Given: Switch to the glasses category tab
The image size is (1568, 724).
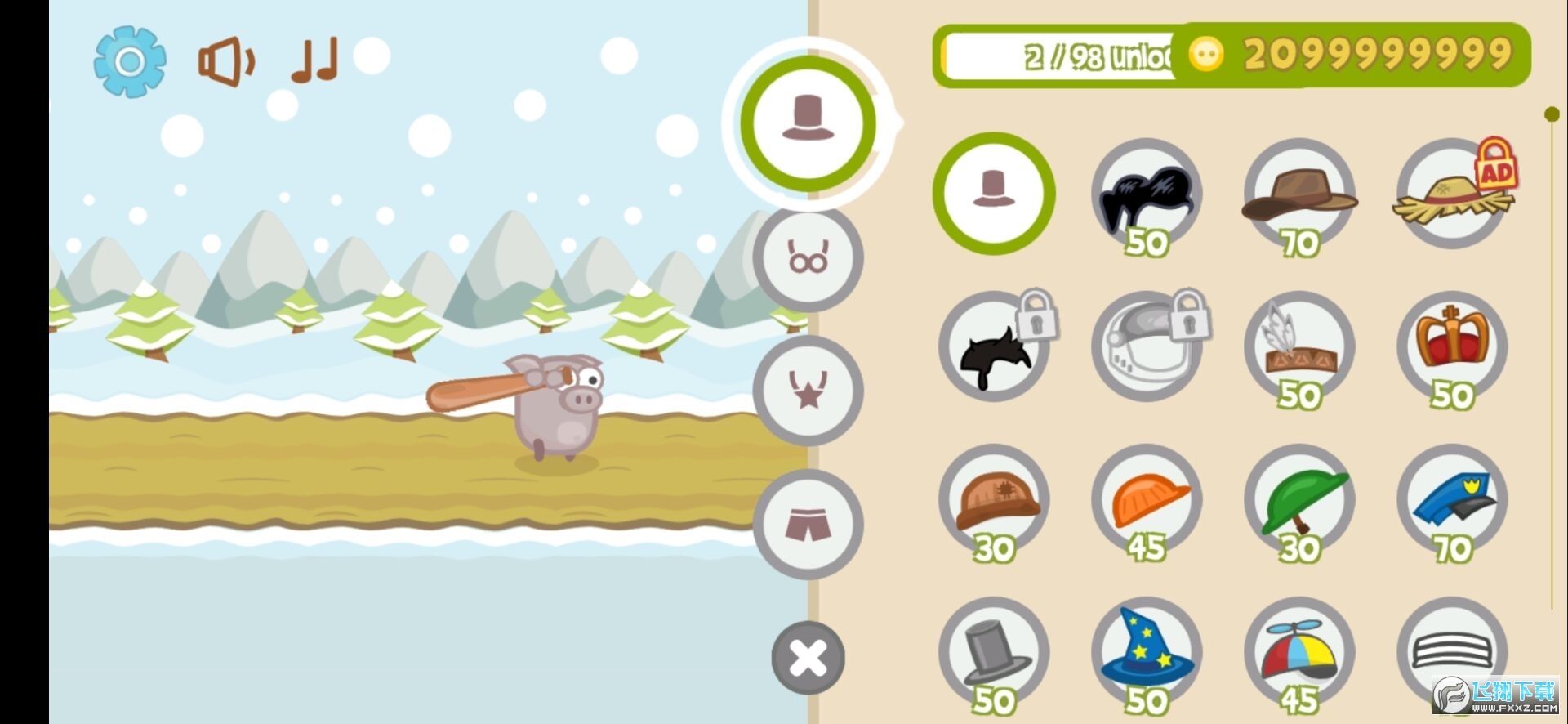Looking at the screenshot, I should (808, 258).
